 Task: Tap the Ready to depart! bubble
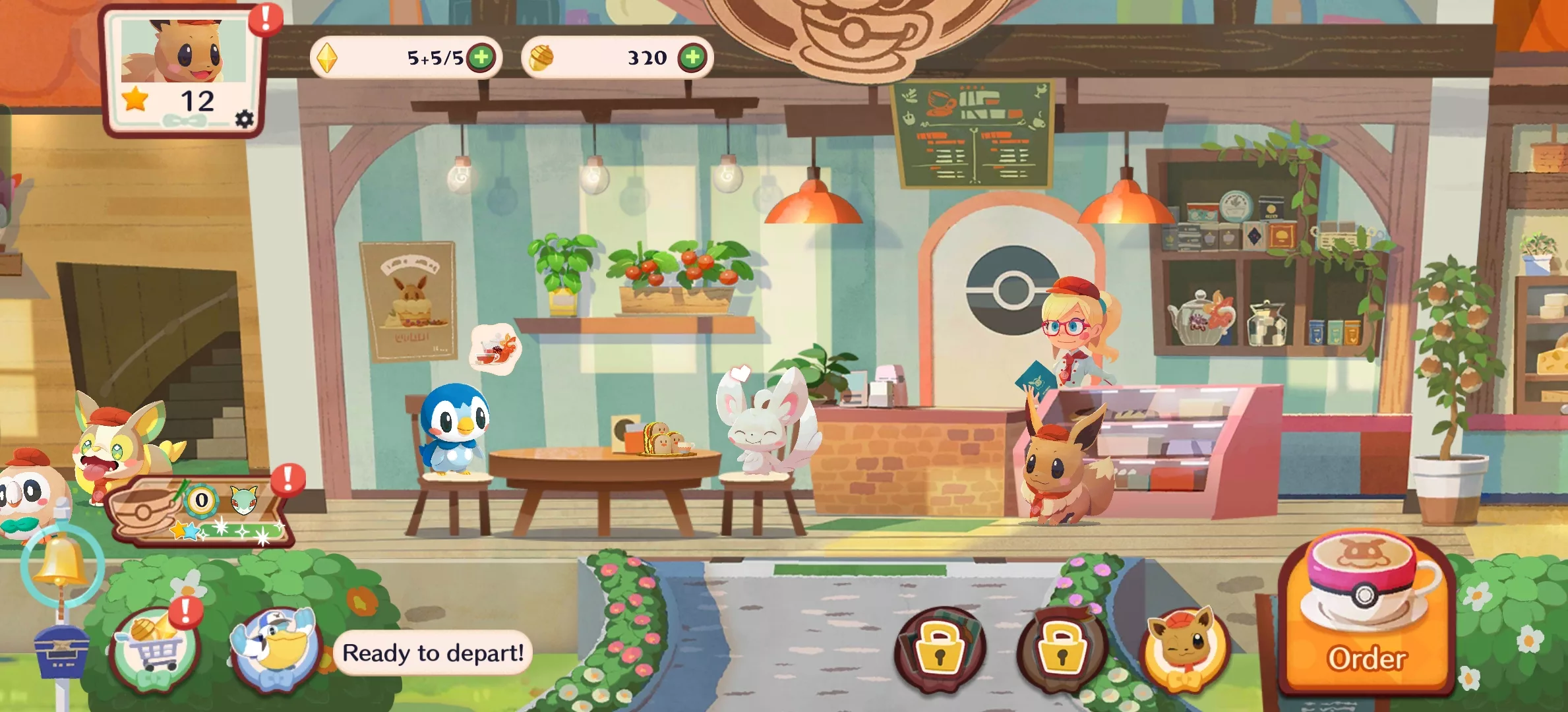[x=433, y=653]
